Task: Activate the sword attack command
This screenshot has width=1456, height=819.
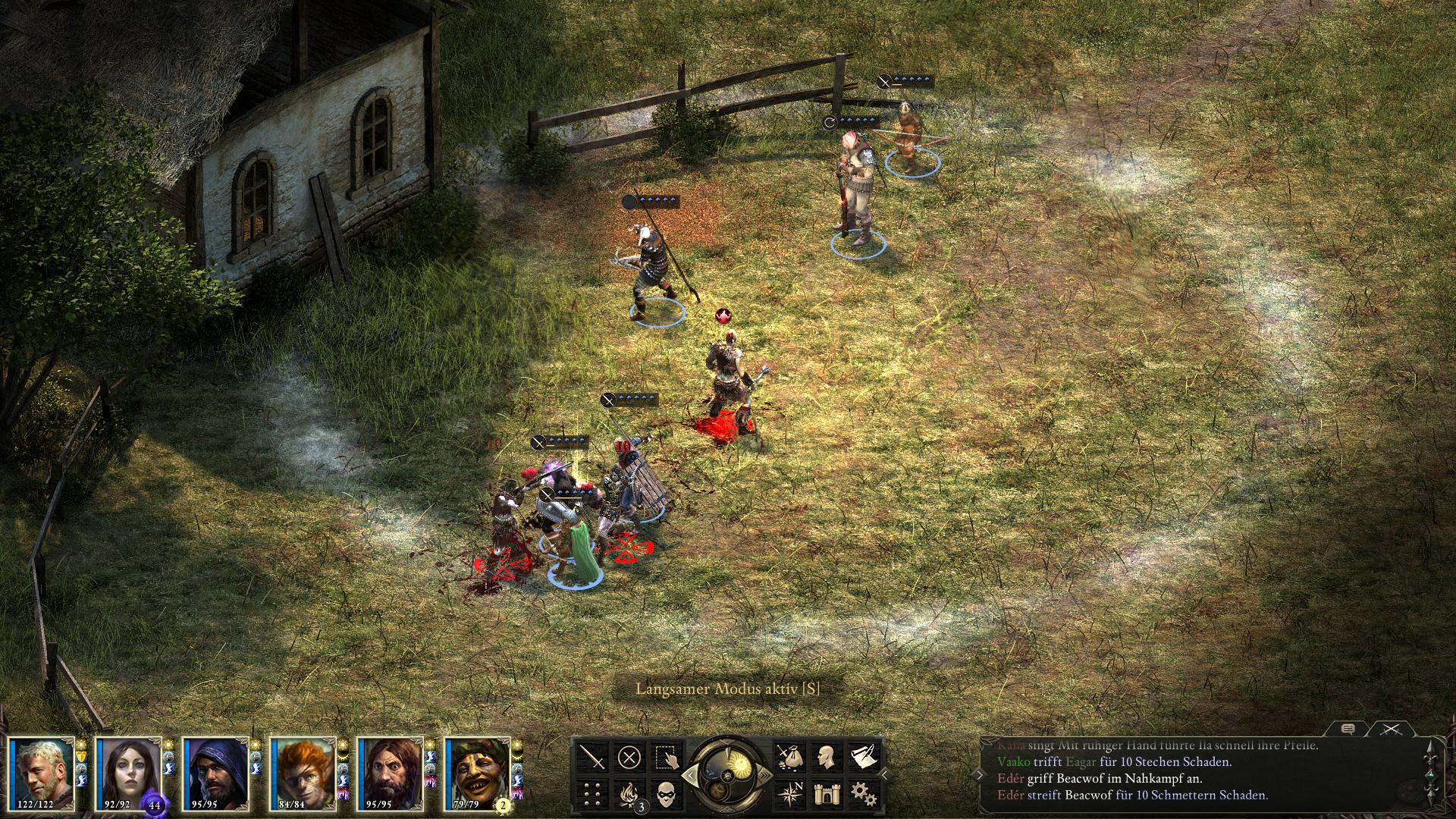Action: coord(593,757)
